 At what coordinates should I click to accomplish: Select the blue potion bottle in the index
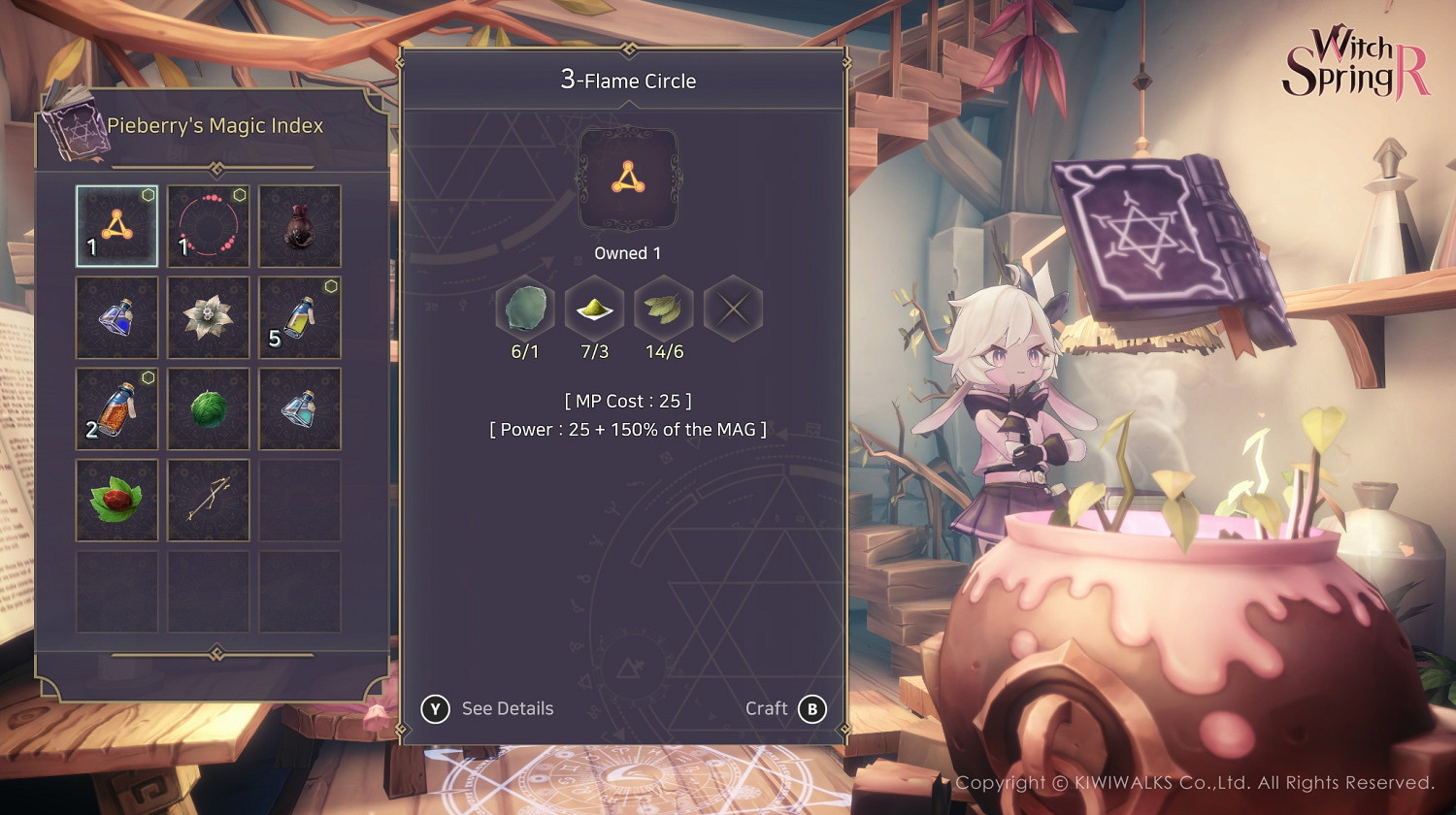point(116,317)
